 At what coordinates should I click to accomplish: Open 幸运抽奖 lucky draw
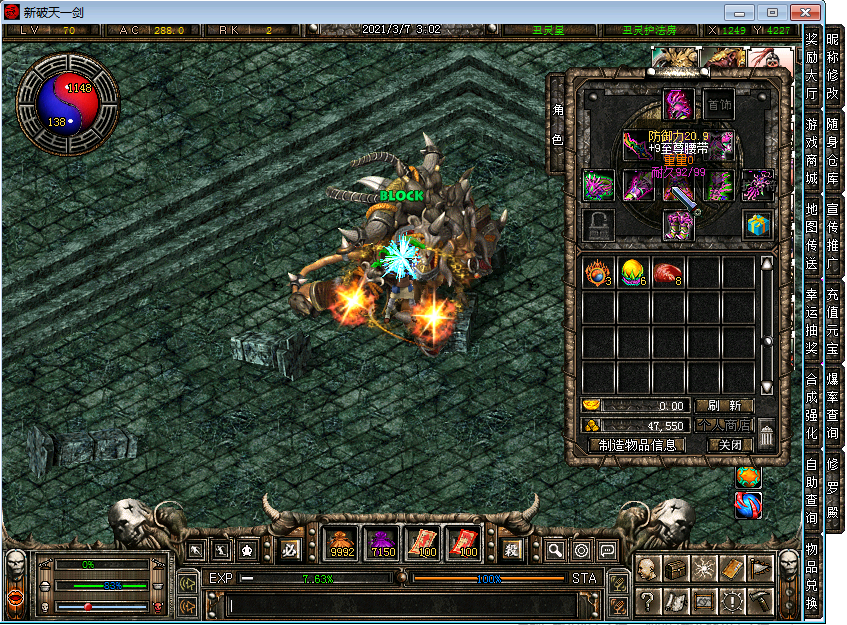pos(811,324)
